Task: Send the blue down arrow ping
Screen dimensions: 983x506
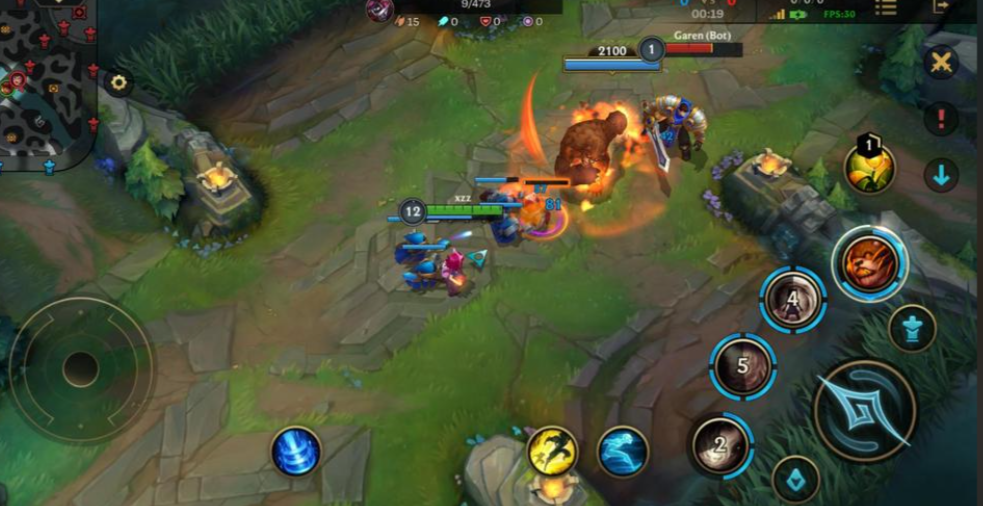Action: (940, 175)
